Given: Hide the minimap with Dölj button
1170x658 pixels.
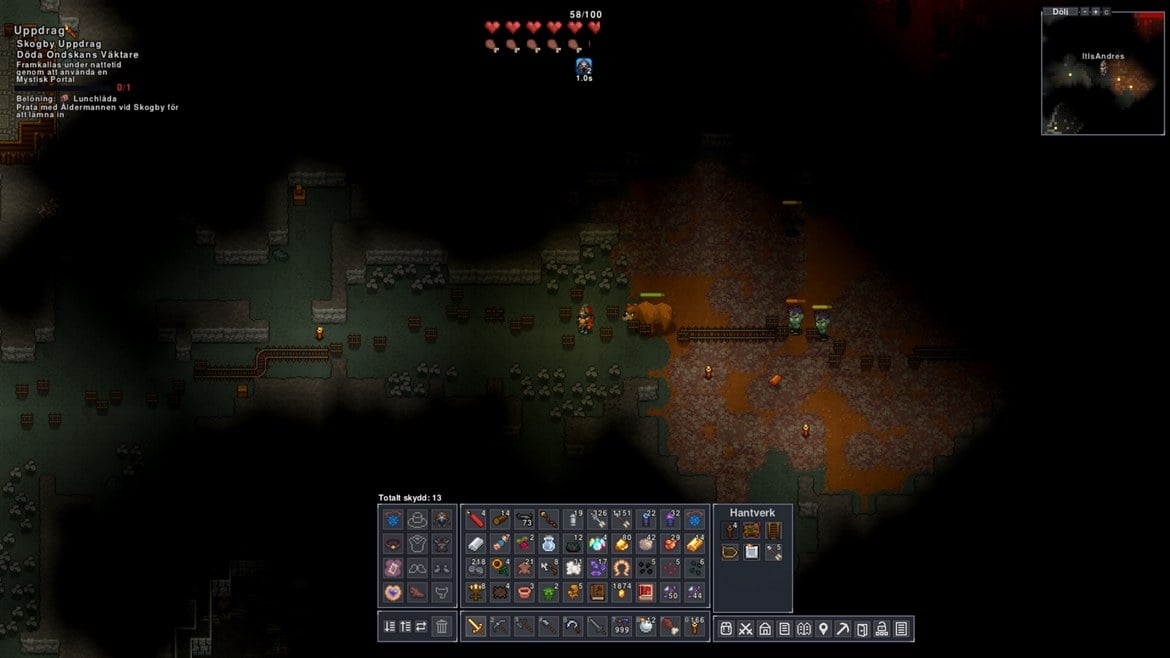Looking at the screenshot, I should pos(1060,11).
